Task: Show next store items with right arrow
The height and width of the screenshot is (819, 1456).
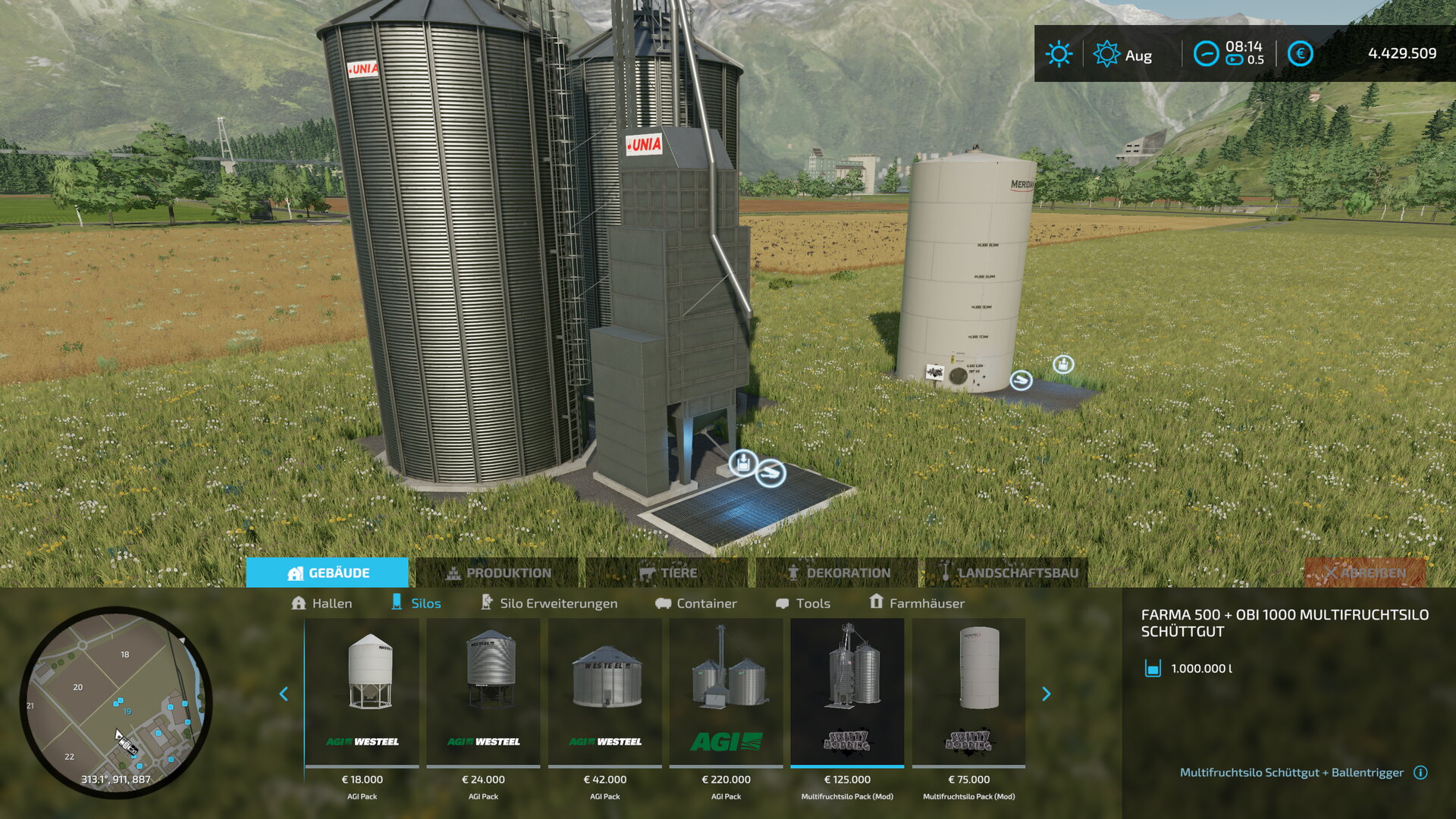Action: pyautogui.click(x=1046, y=694)
